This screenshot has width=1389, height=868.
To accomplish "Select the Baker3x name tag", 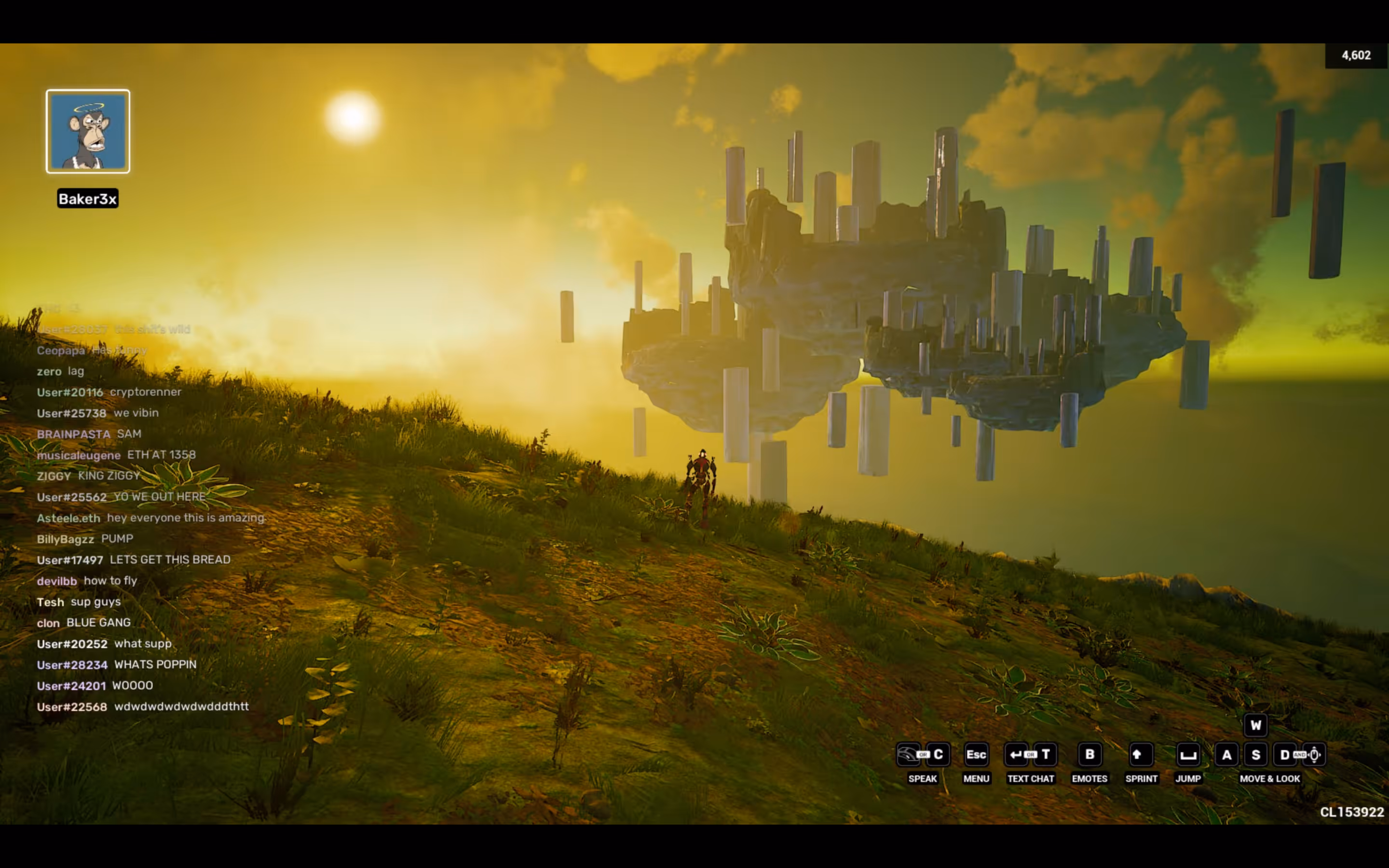I will pyautogui.click(x=88, y=199).
